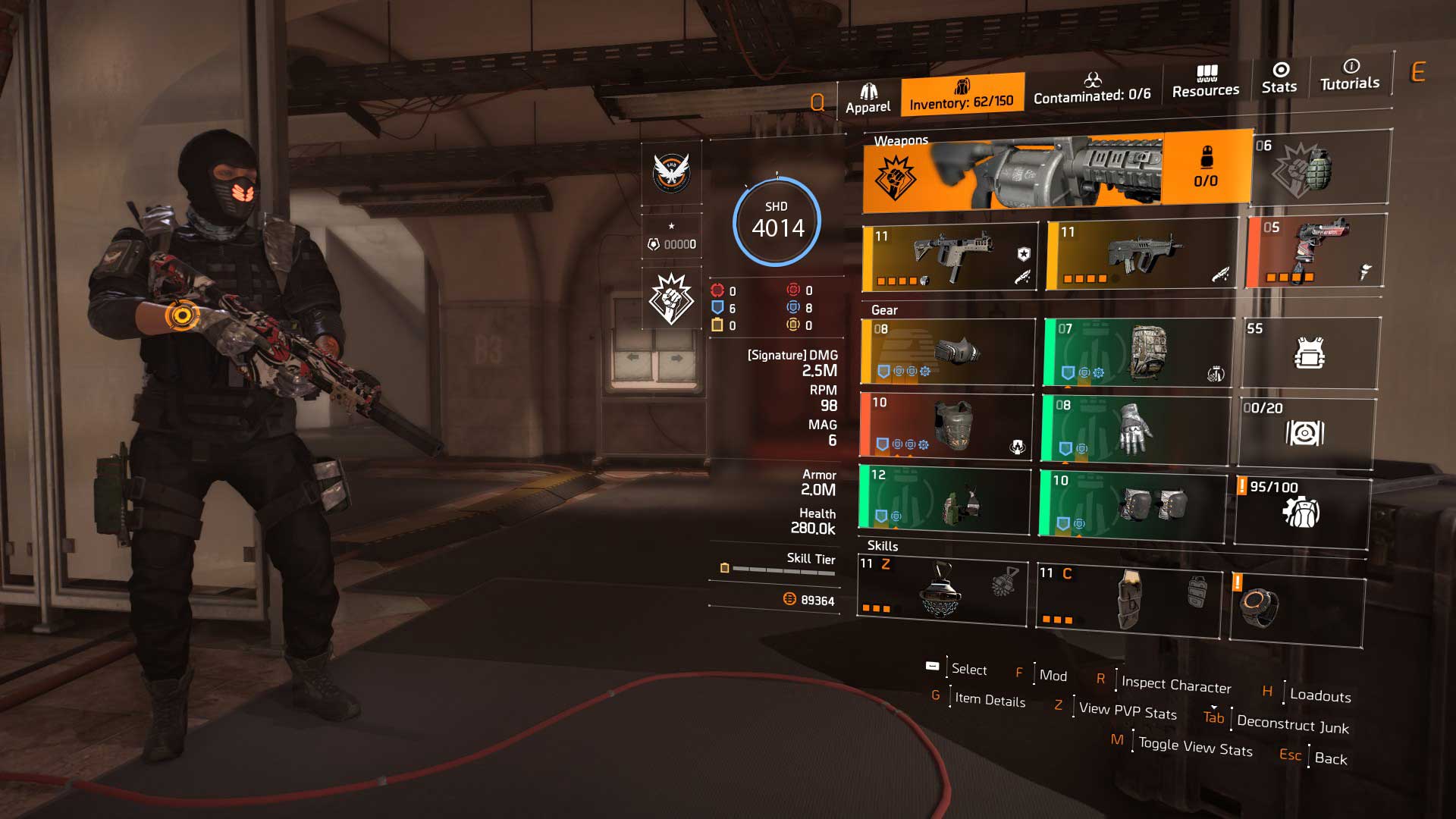Choose the chest armor gear slot
This screenshot has width=1456, height=819.
[946, 426]
